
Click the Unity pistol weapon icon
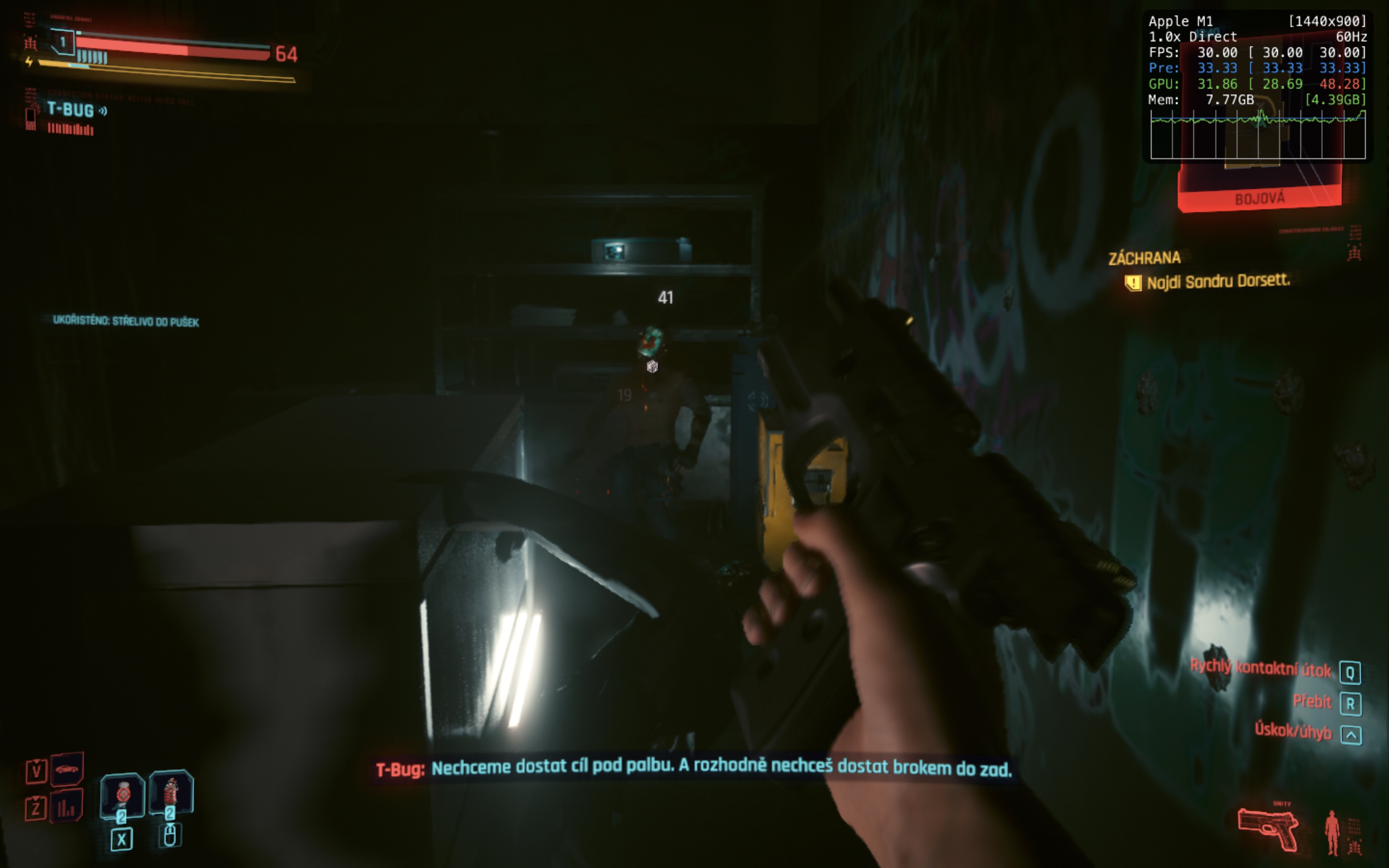(1268, 828)
